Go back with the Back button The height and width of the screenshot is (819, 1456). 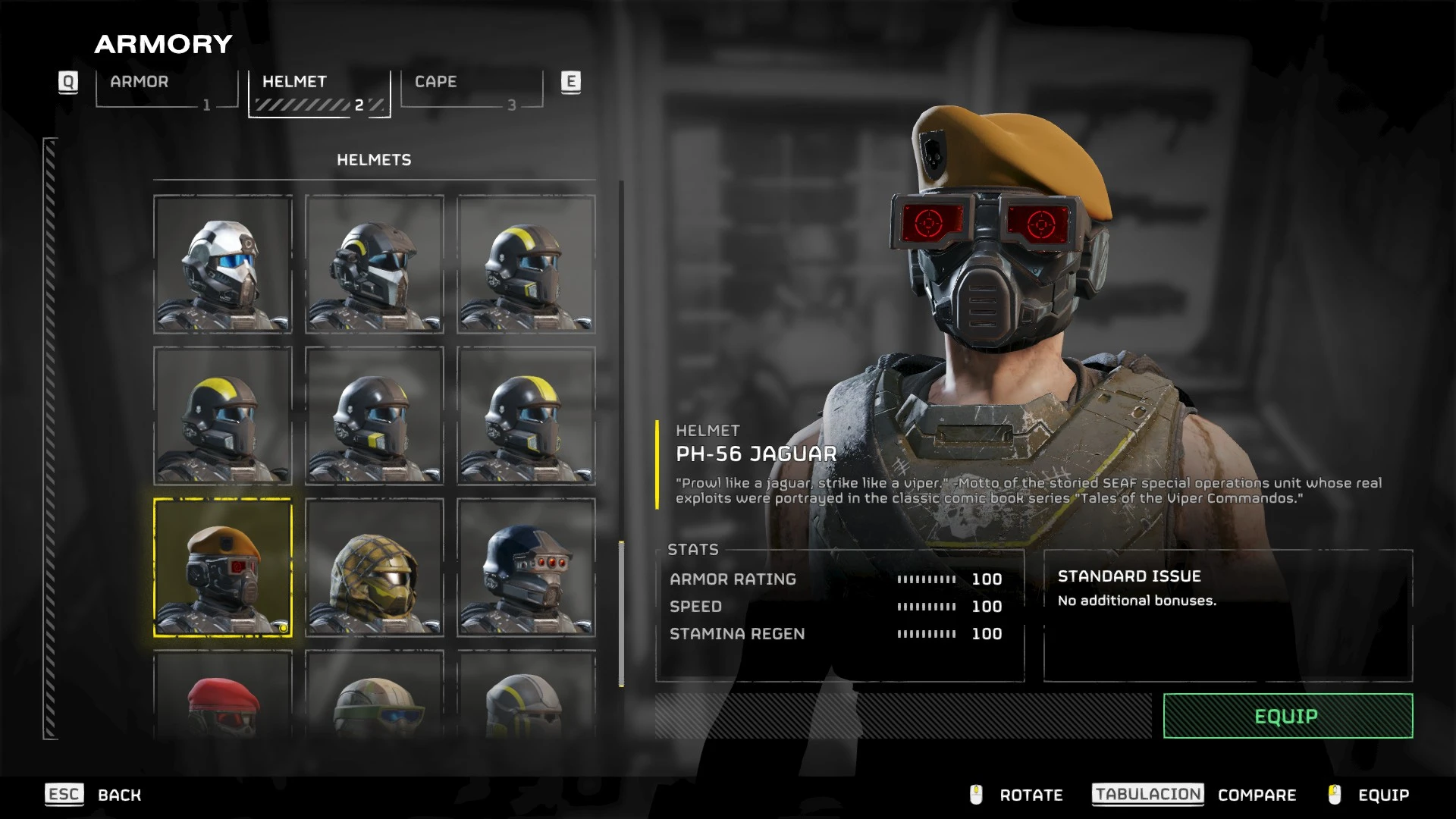(119, 795)
